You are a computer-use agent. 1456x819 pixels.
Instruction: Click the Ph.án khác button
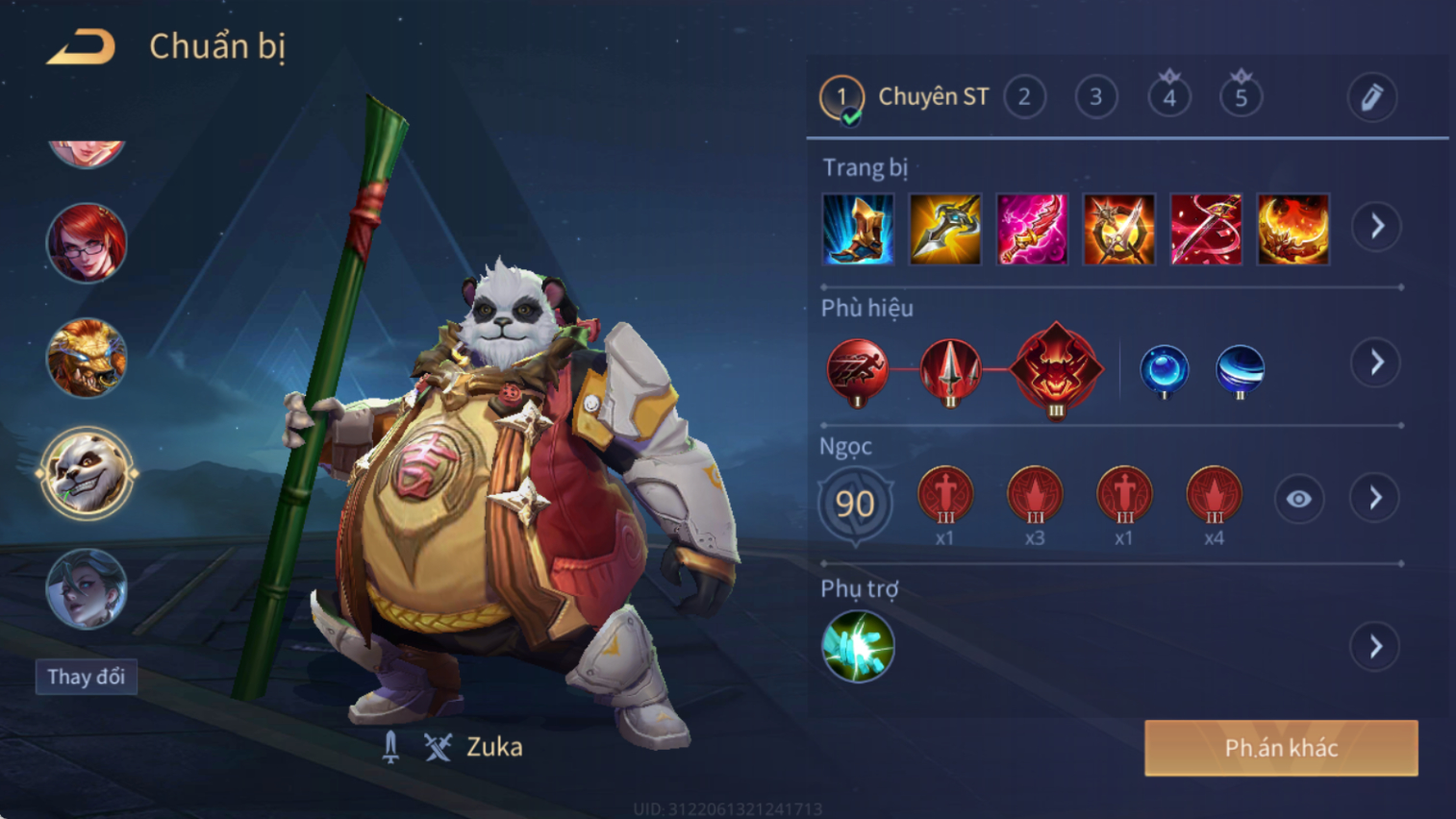coord(1281,748)
